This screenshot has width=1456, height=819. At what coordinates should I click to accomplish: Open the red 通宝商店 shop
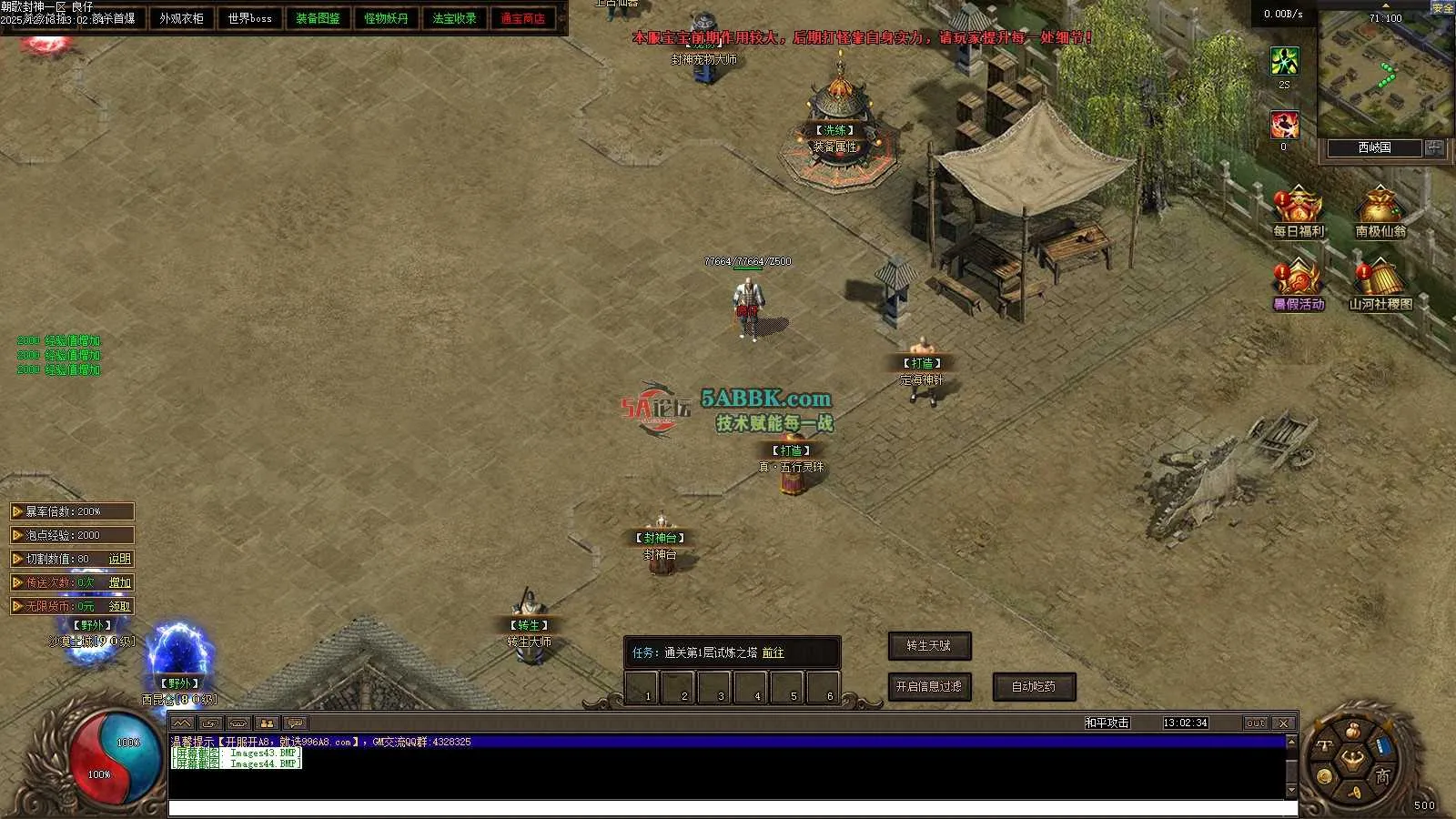(x=522, y=18)
